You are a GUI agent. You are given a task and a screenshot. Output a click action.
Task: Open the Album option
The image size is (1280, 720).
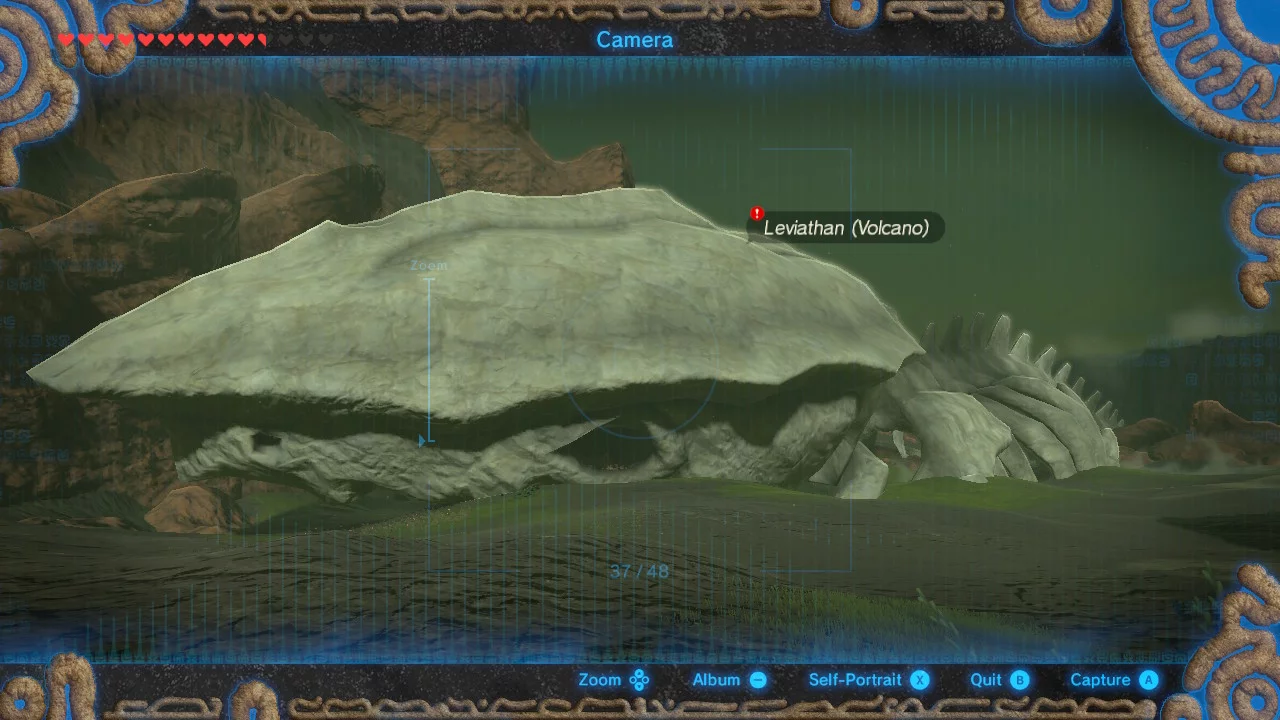[x=729, y=680]
